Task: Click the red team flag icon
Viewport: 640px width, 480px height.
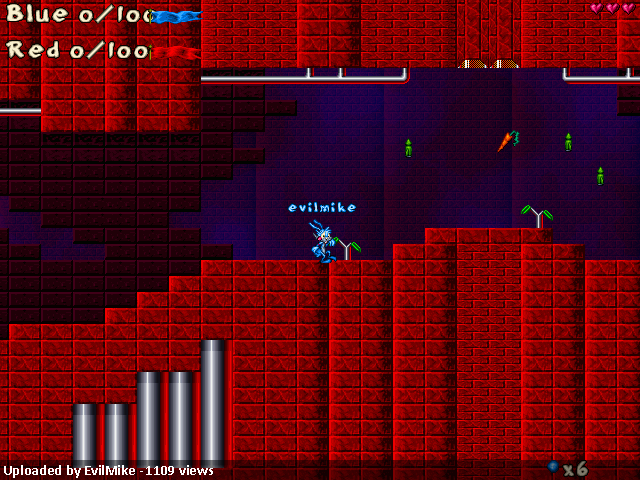Action: [176, 51]
